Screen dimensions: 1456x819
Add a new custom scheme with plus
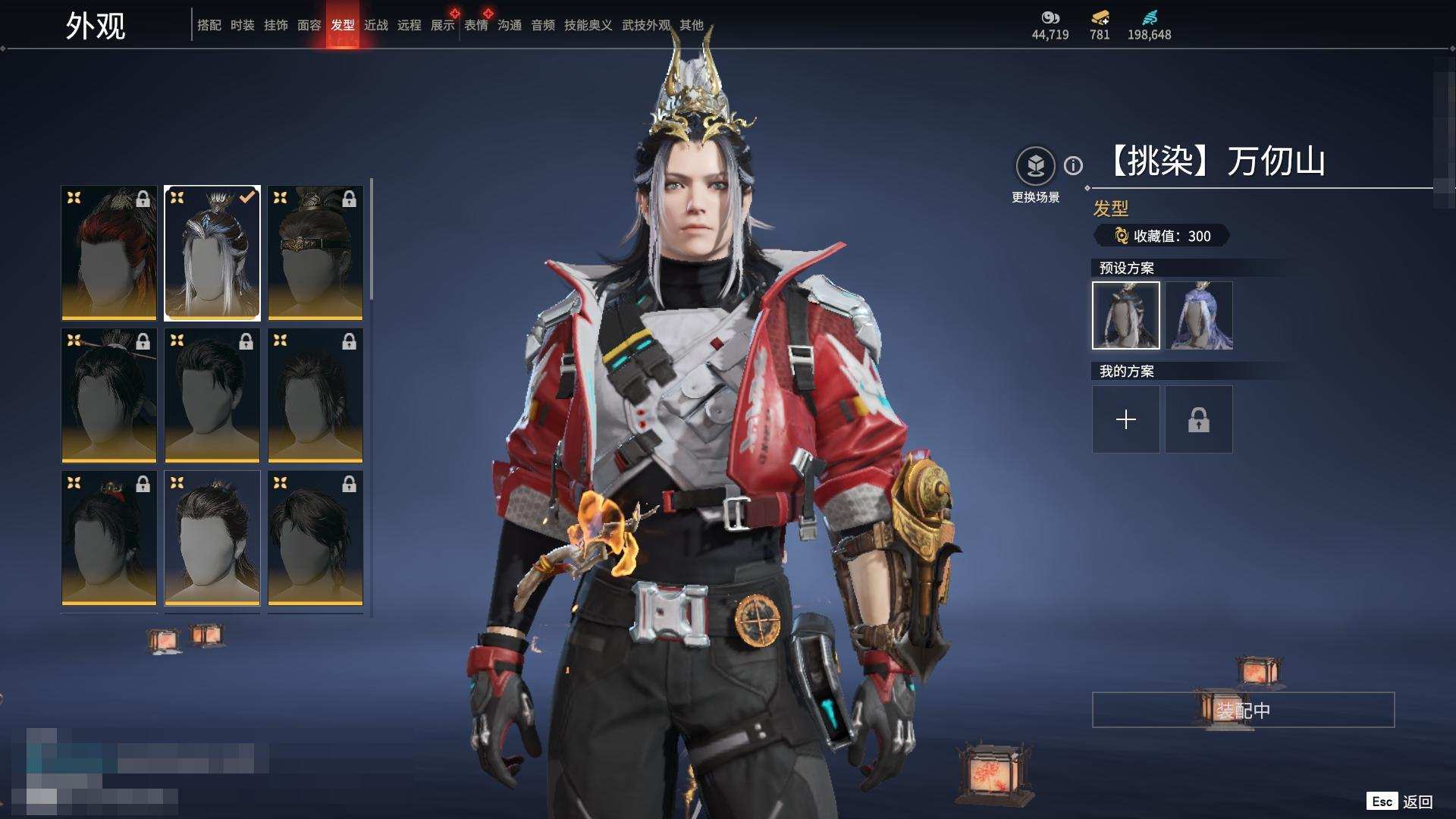click(x=1125, y=419)
